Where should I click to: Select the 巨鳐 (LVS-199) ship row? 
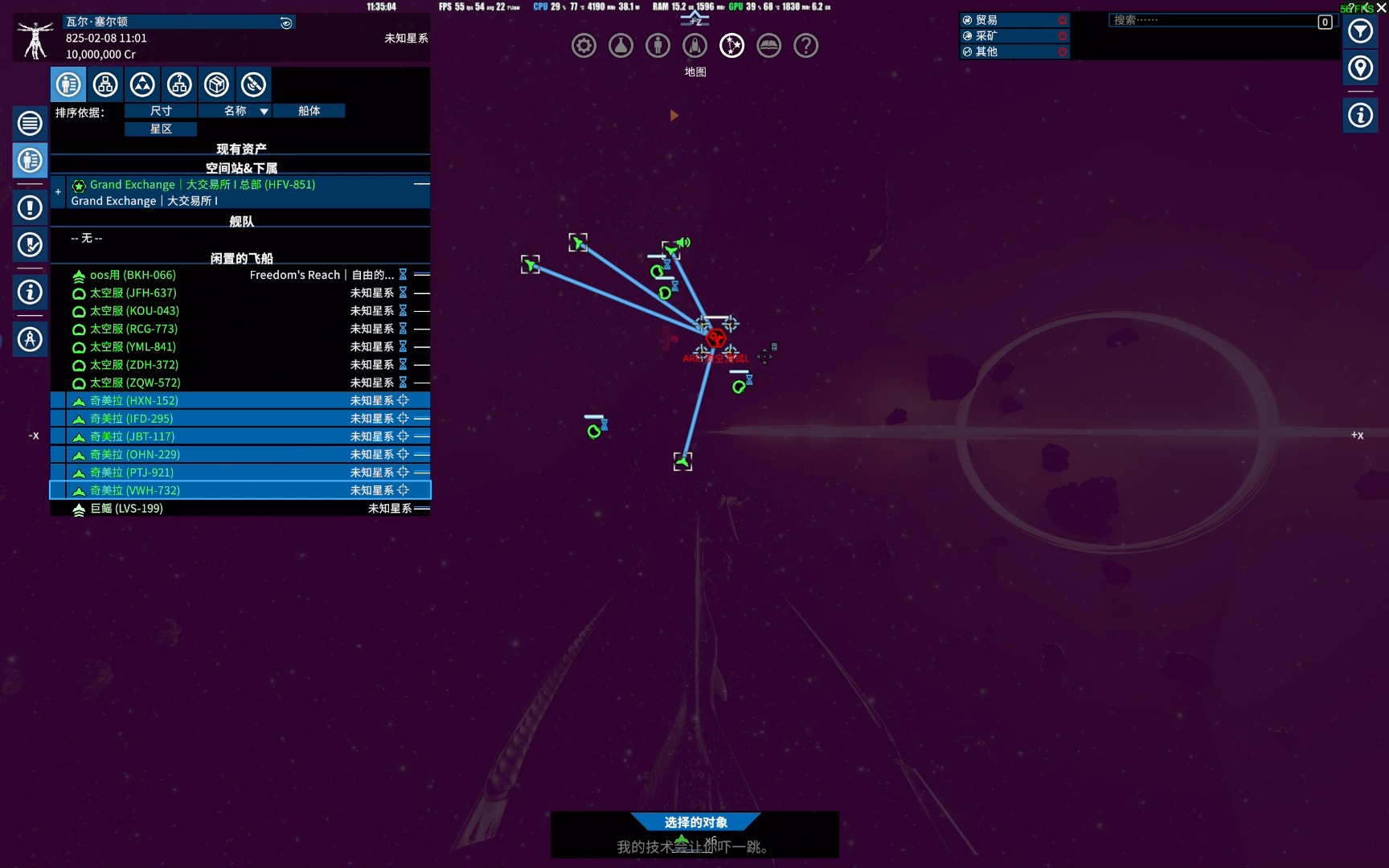click(x=126, y=509)
